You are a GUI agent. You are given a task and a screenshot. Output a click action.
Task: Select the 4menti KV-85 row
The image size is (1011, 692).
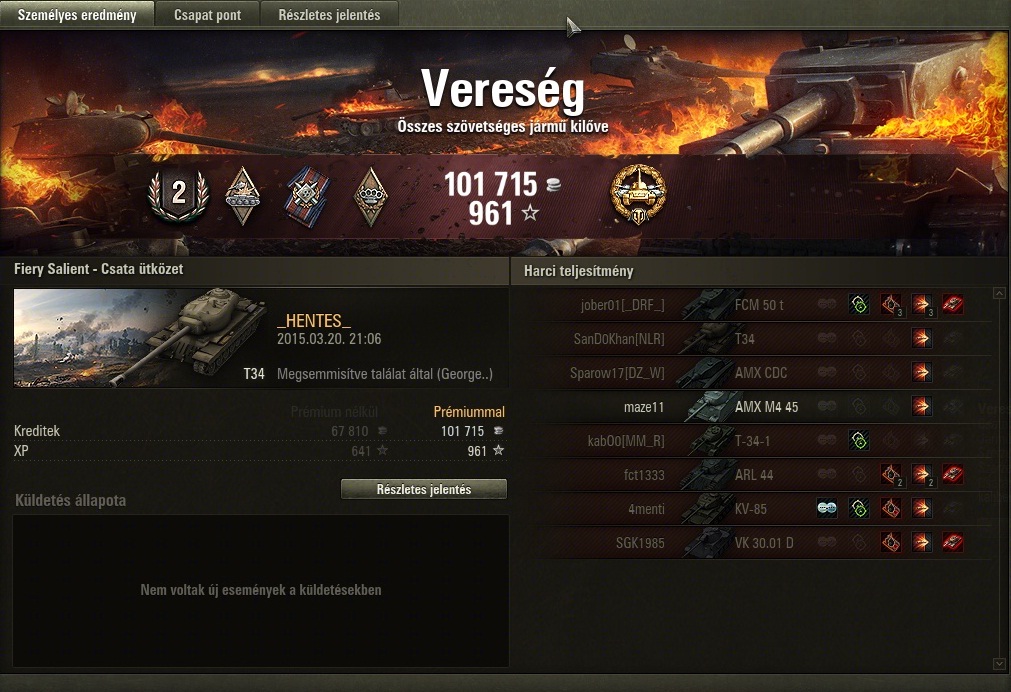coord(750,509)
